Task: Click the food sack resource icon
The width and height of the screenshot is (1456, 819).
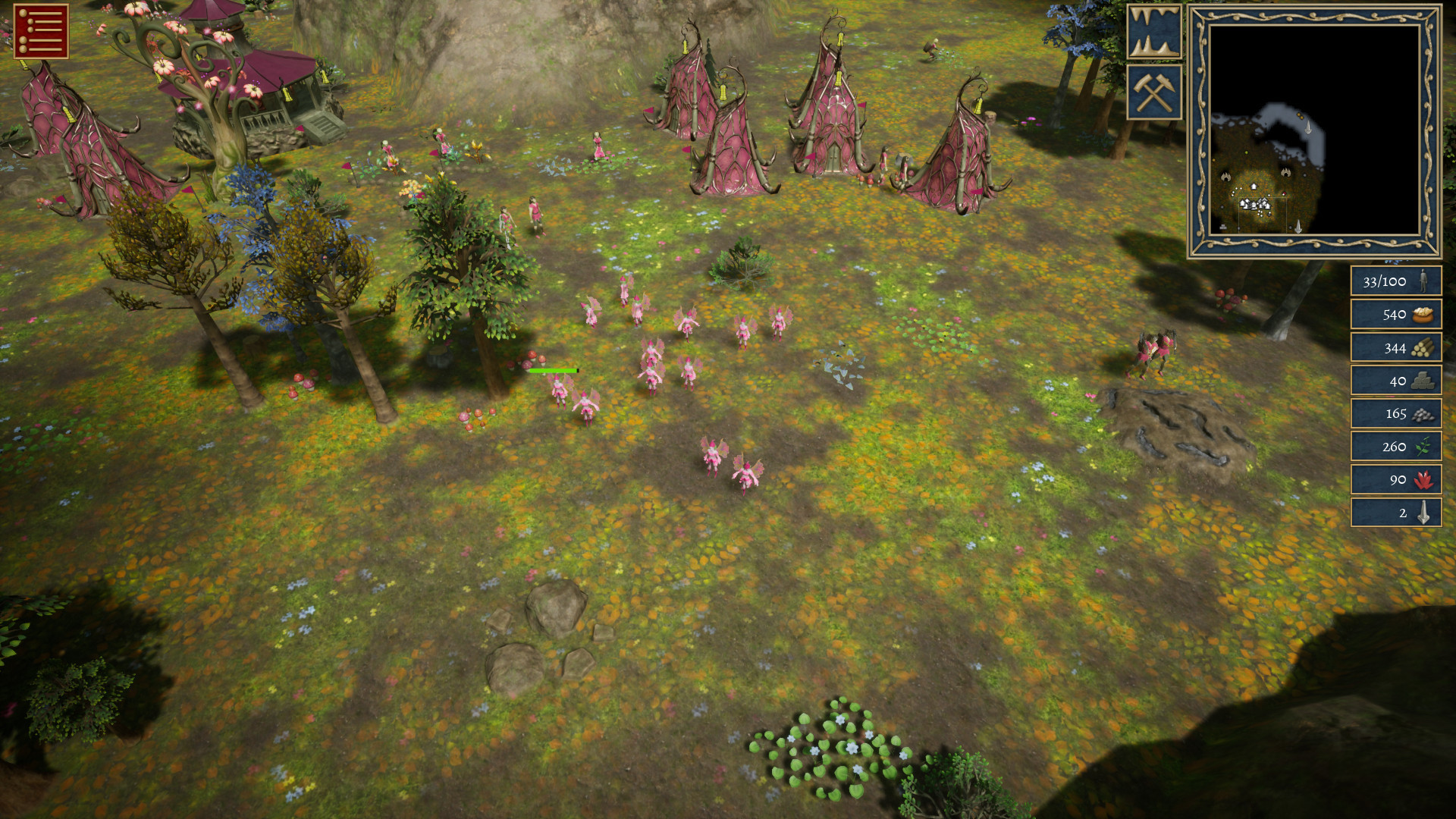Action: click(1423, 314)
